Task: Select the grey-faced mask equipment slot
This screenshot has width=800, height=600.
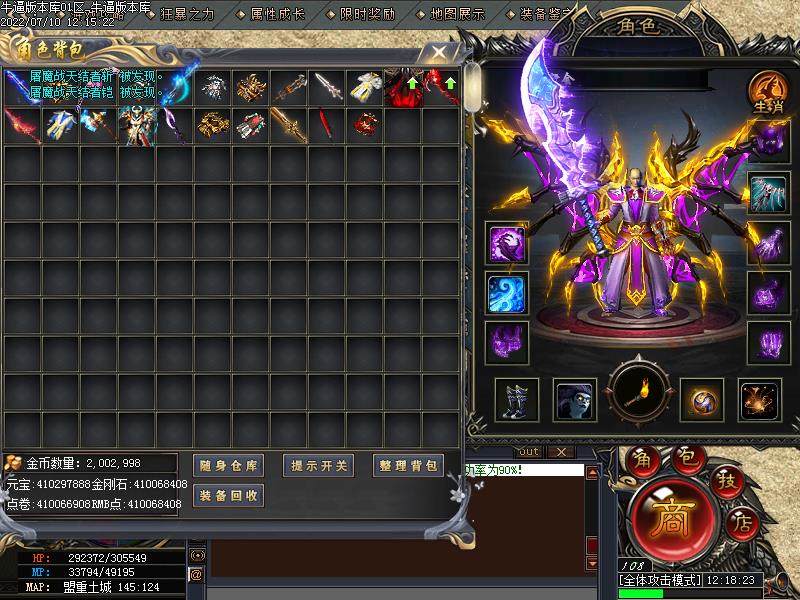Action: click(x=575, y=400)
